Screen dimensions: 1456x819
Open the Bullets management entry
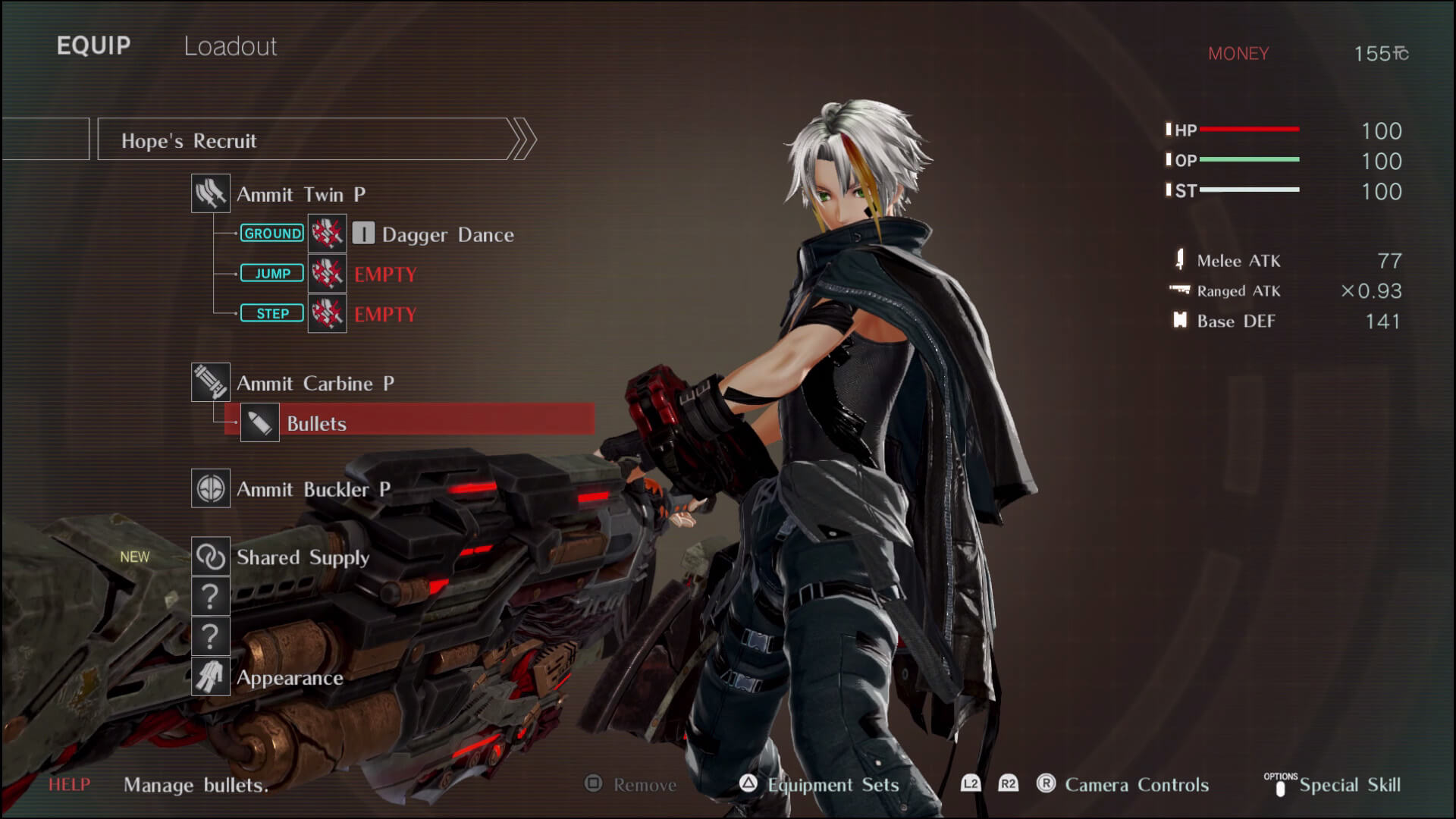317,423
